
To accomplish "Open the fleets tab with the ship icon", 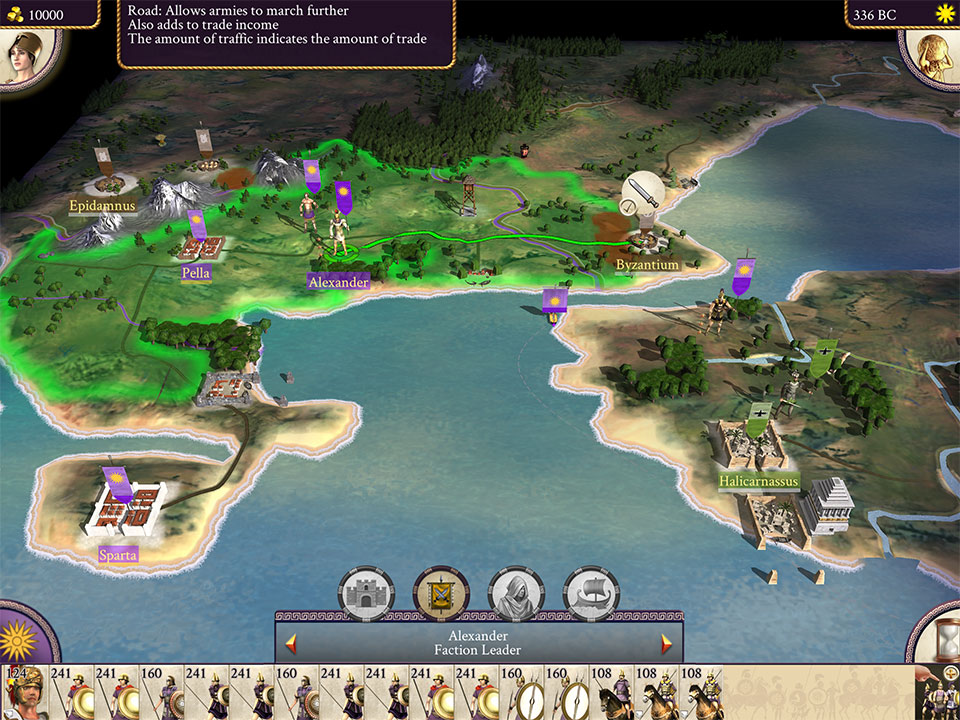I will (x=591, y=593).
